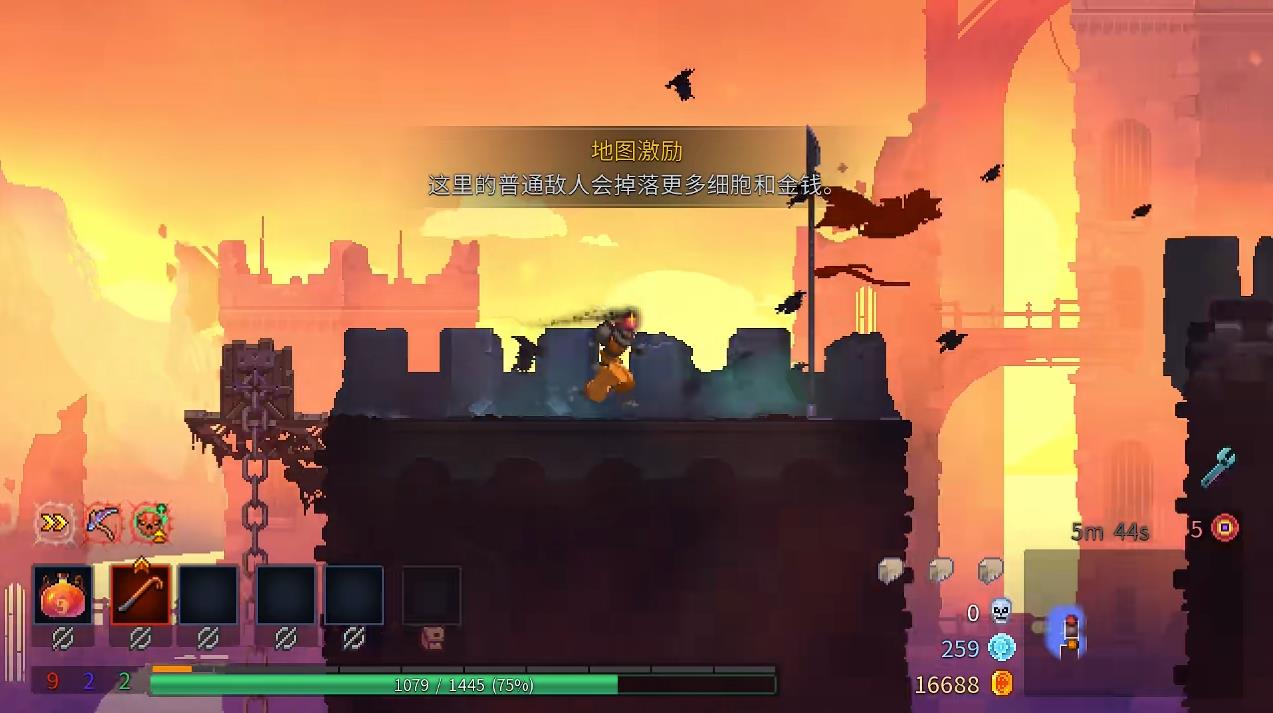Screen dimensions: 1273x713
Task: Click the gold coin currency icon
Action: [x=1002, y=684]
